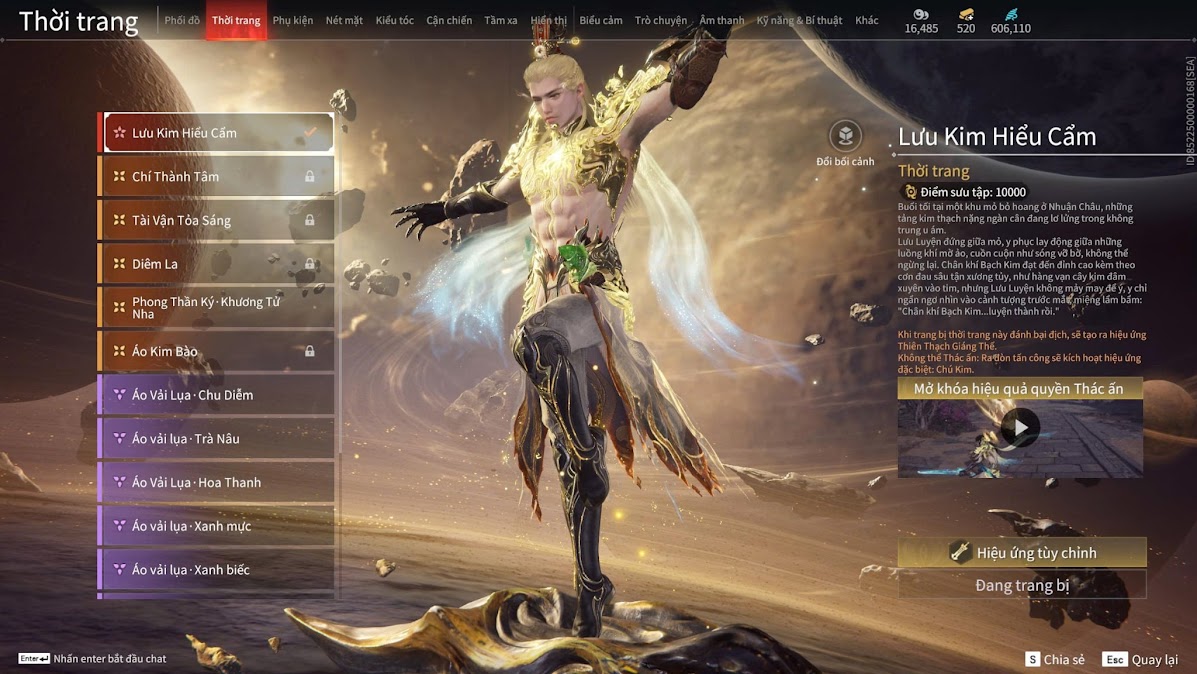Switch to the Phối đồ tab
The height and width of the screenshot is (674, 1197).
182,20
